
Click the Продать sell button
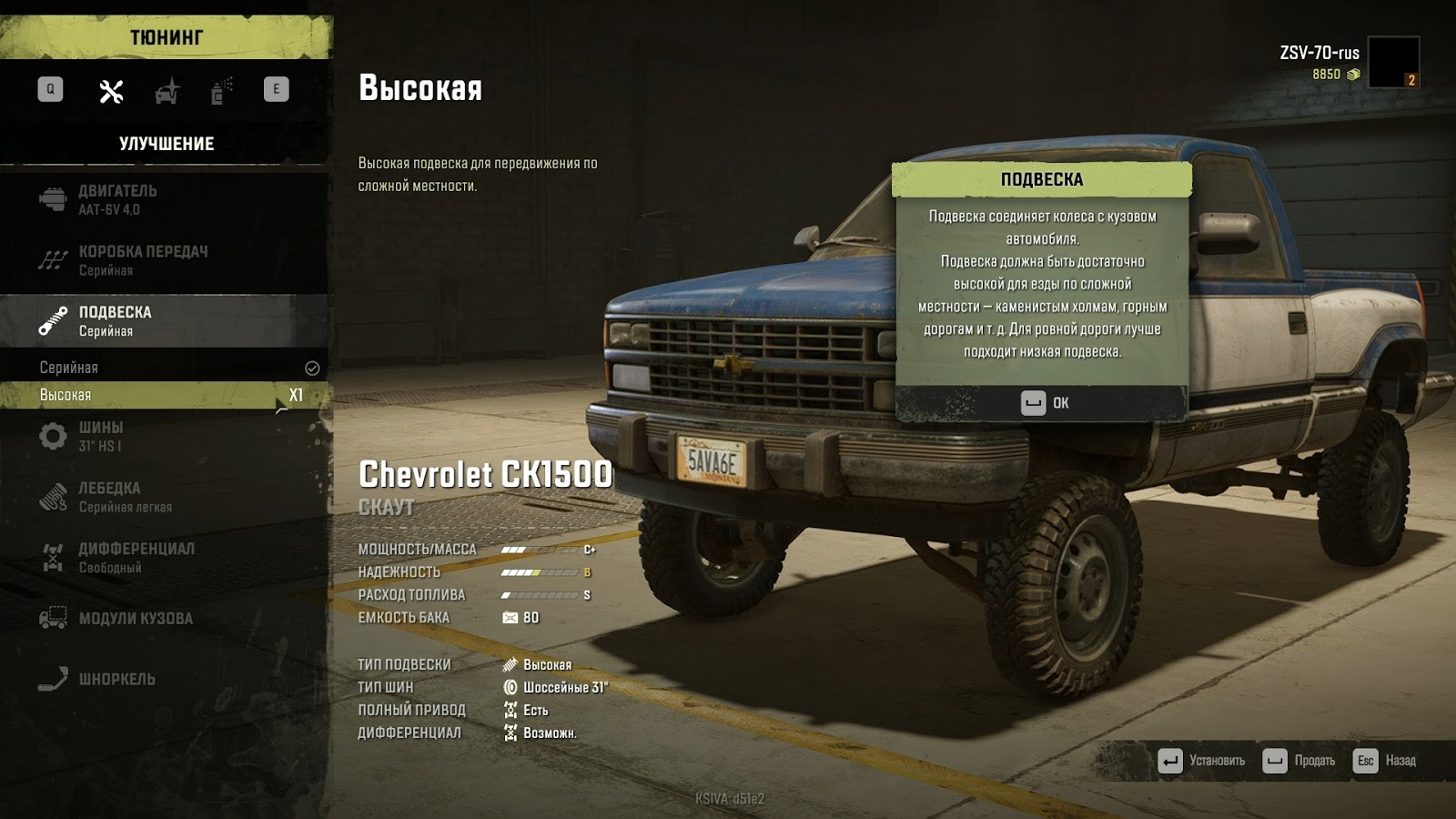(x=1299, y=761)
